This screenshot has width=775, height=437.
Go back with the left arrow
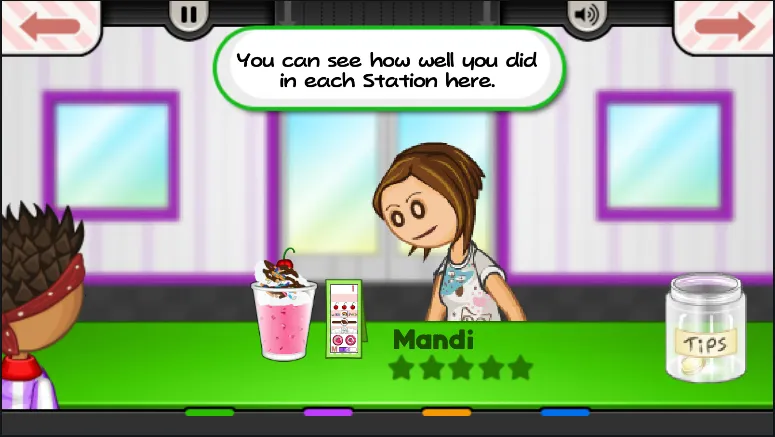pyautogui.click(x=49, y=25)
